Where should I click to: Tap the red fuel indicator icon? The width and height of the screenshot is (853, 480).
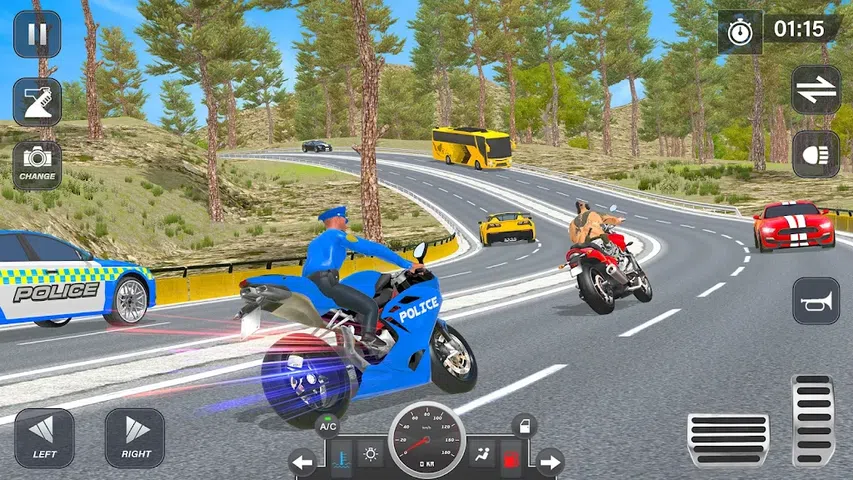[x=510, y=459]
